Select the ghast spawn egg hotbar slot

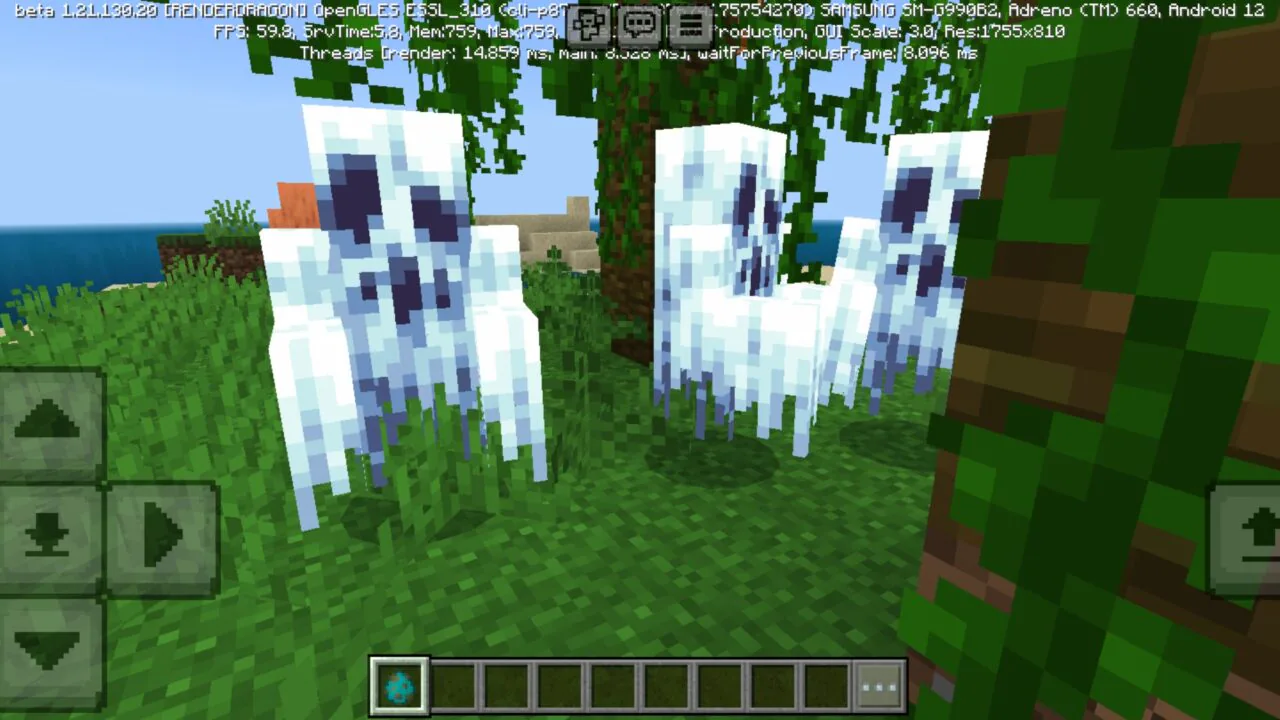pos(399,684)
